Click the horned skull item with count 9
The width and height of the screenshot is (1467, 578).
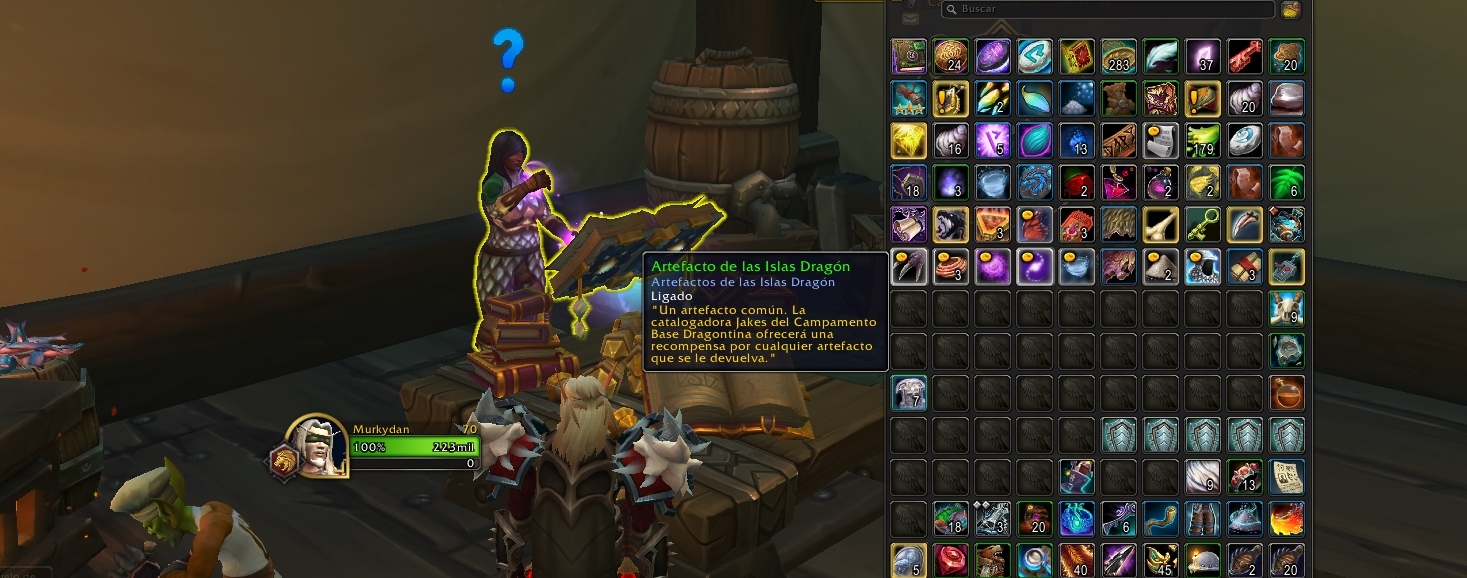coord(1286,308)
